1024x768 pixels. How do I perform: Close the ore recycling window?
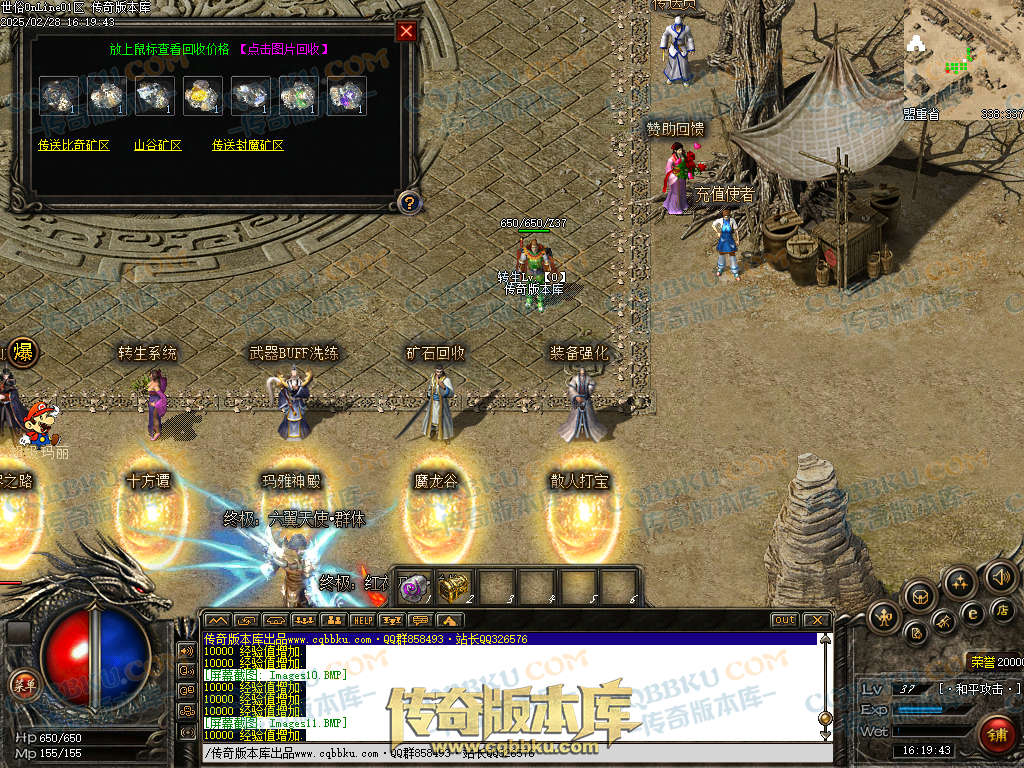[406, 31]
